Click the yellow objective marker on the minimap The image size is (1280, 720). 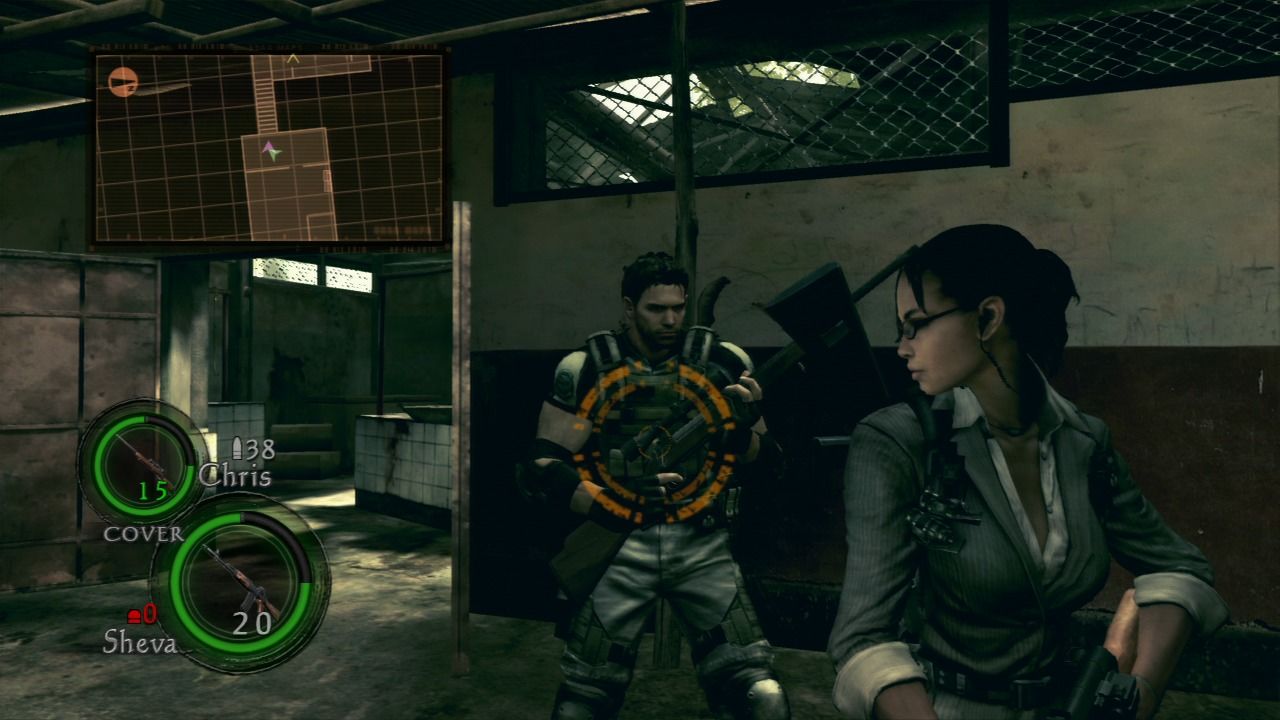293,57
